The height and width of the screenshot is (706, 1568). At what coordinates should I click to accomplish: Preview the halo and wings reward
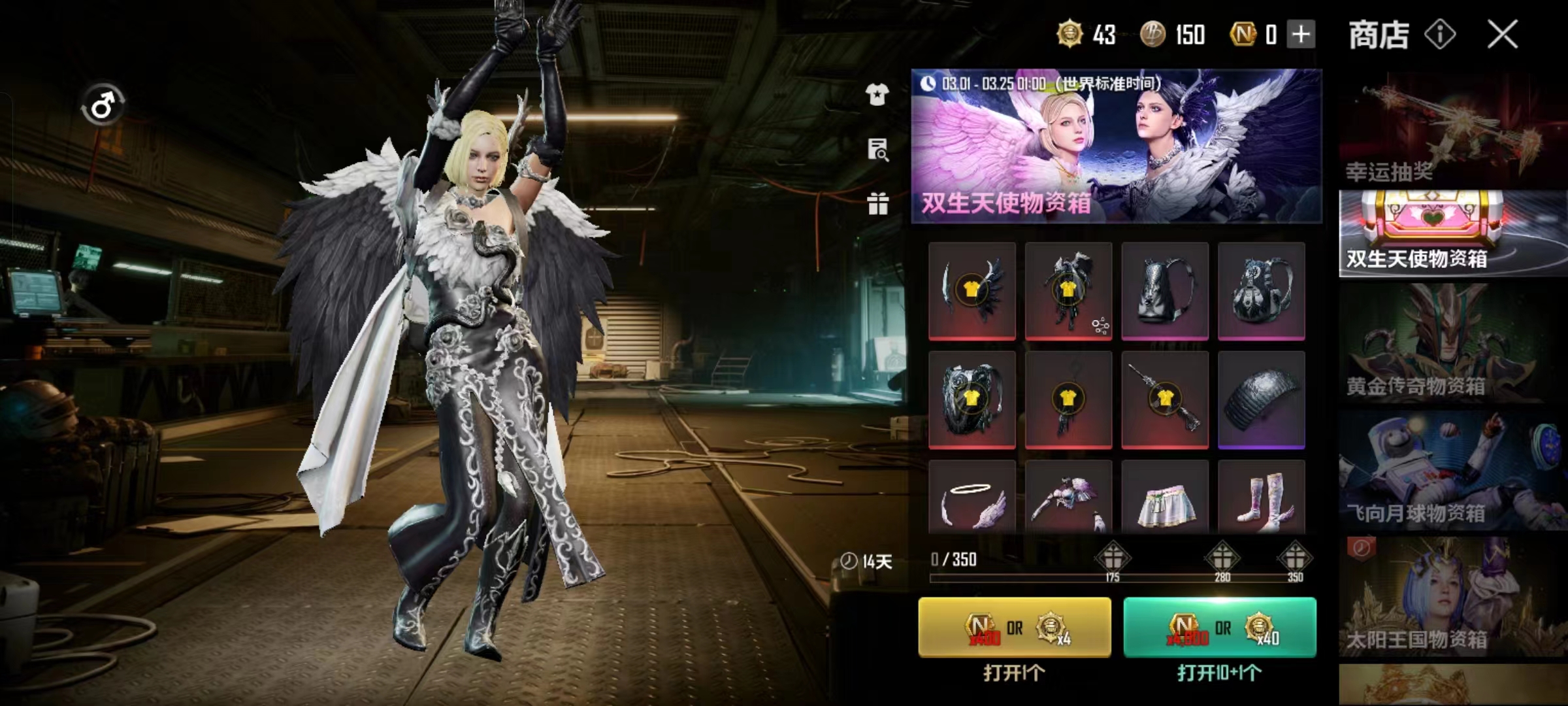click(972, 498)
